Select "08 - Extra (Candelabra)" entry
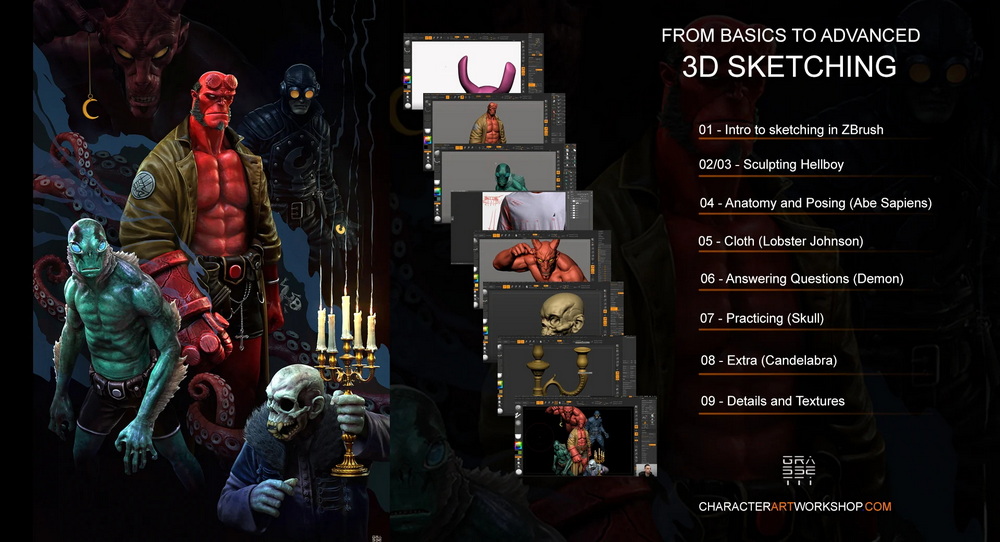This screenshot has width=1000, height=542. point(768,359)
